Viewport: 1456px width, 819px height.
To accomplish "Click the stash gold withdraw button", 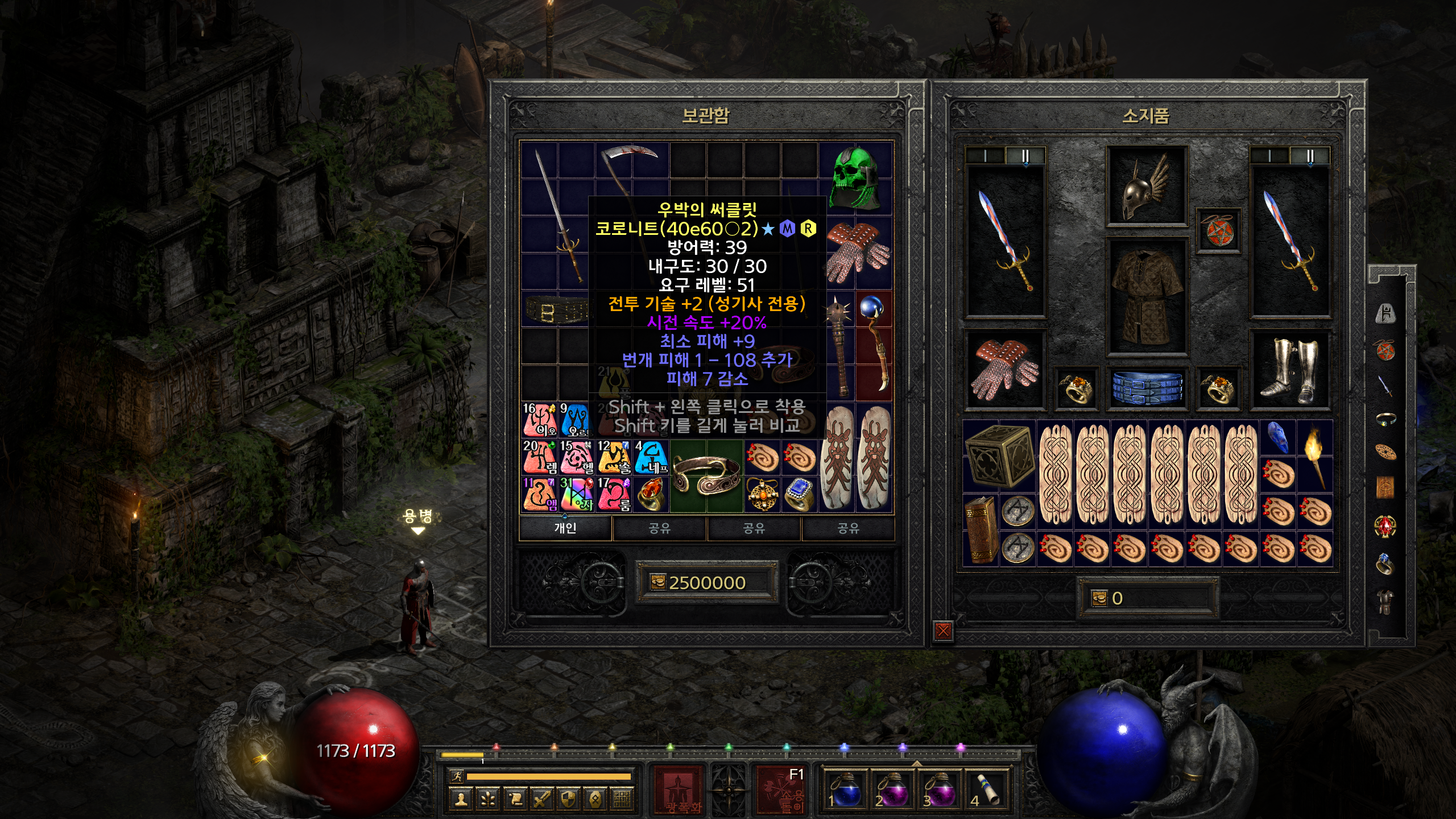I will pos(657,582).
